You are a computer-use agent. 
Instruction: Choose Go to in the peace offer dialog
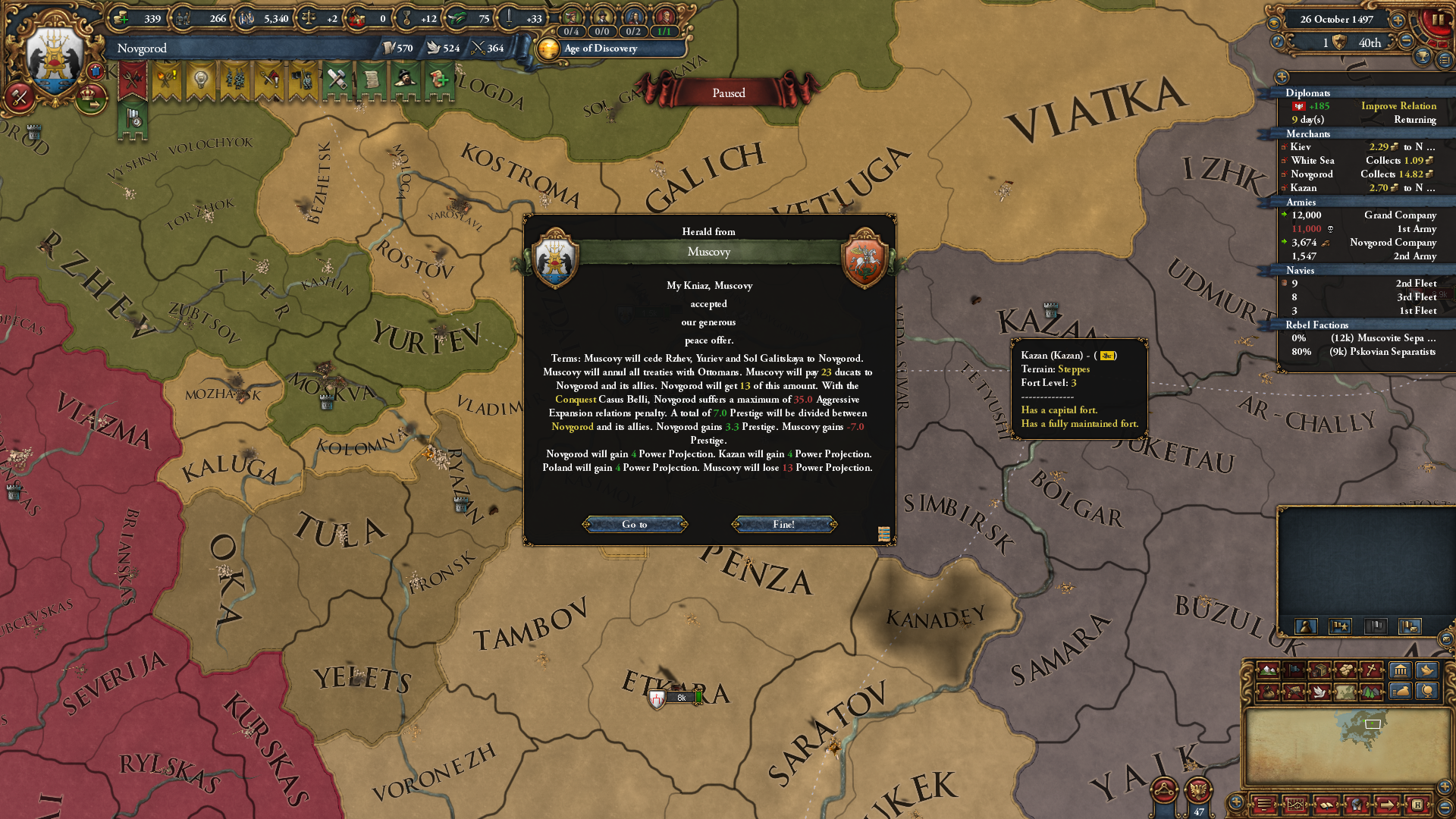[635, 524]
